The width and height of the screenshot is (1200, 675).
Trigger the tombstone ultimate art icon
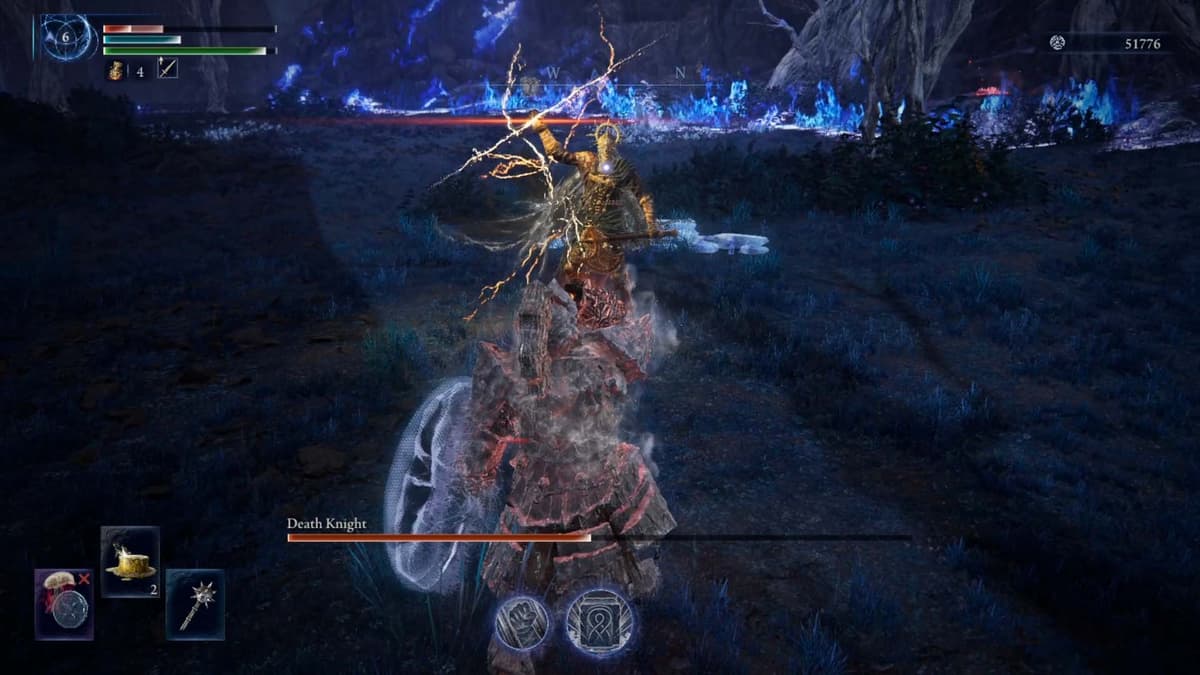click(599, 622)
